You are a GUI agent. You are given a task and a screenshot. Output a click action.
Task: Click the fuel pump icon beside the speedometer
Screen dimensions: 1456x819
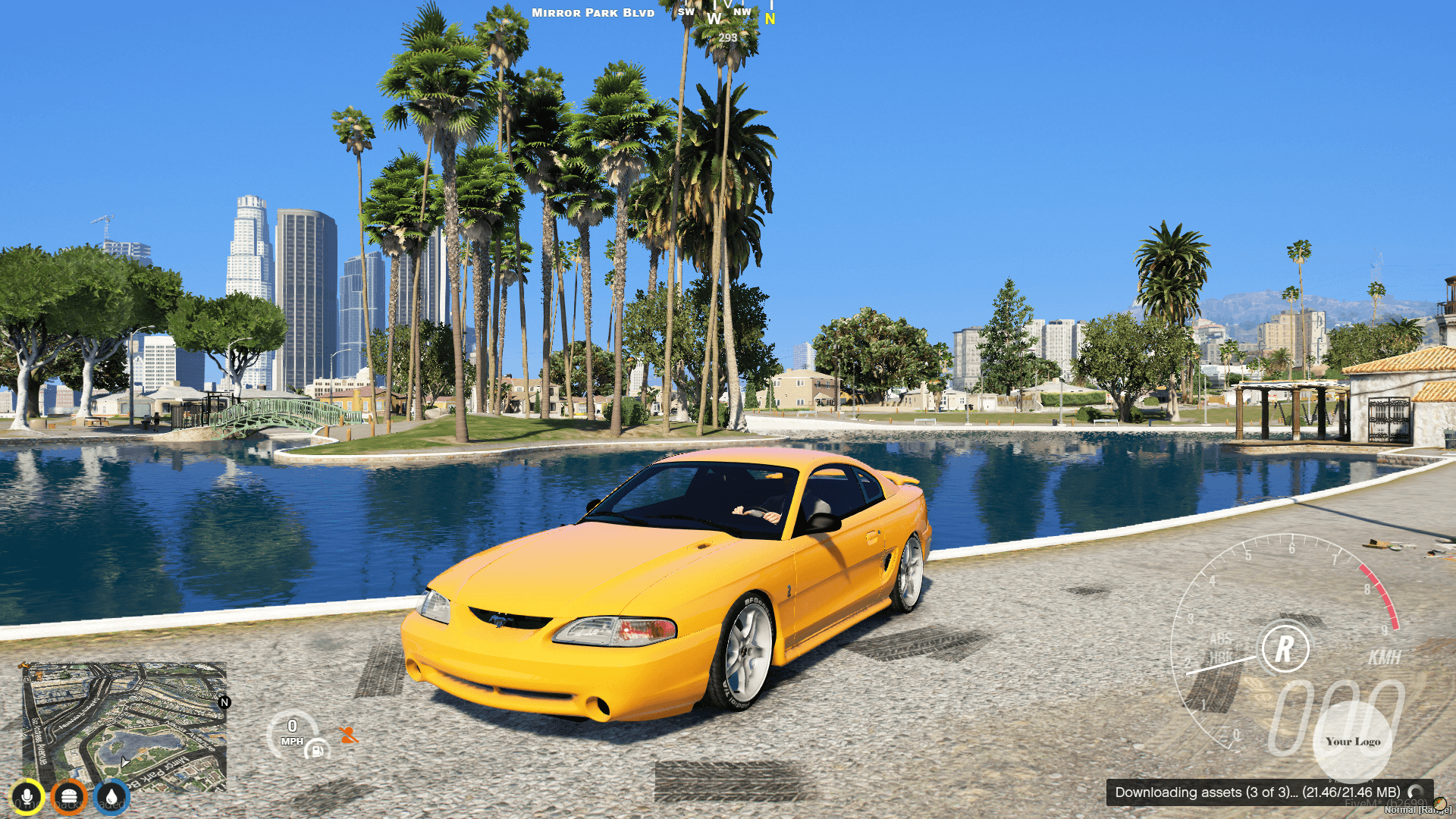[x=316, y=751]
